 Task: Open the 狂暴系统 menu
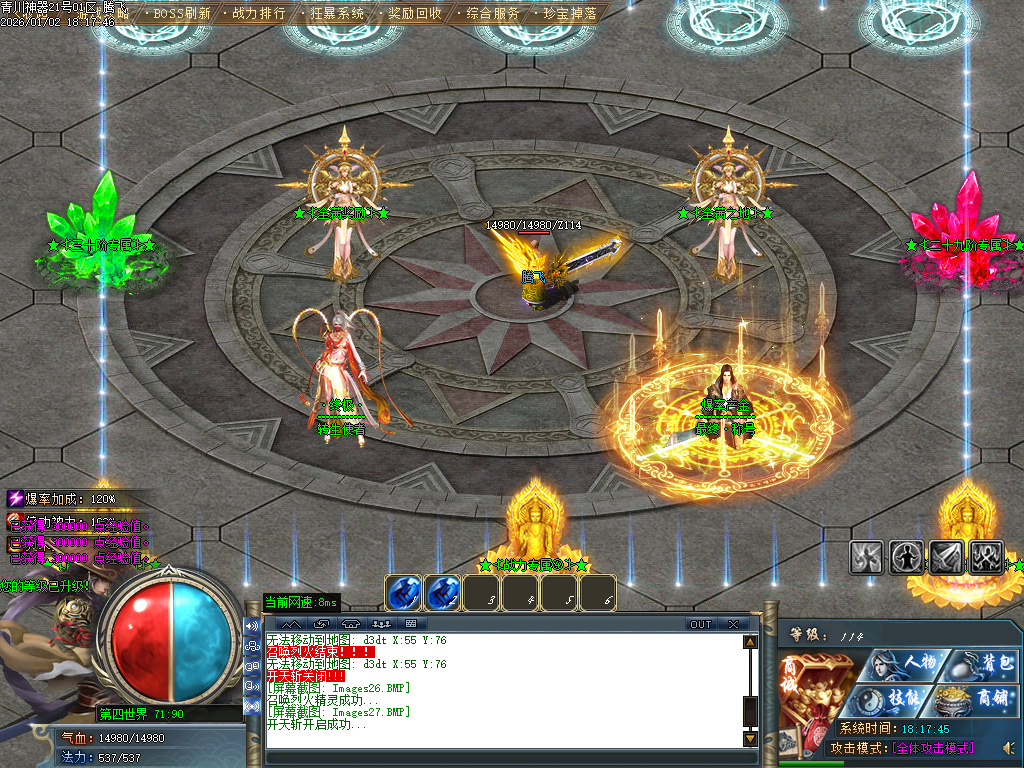pos(337,13)
